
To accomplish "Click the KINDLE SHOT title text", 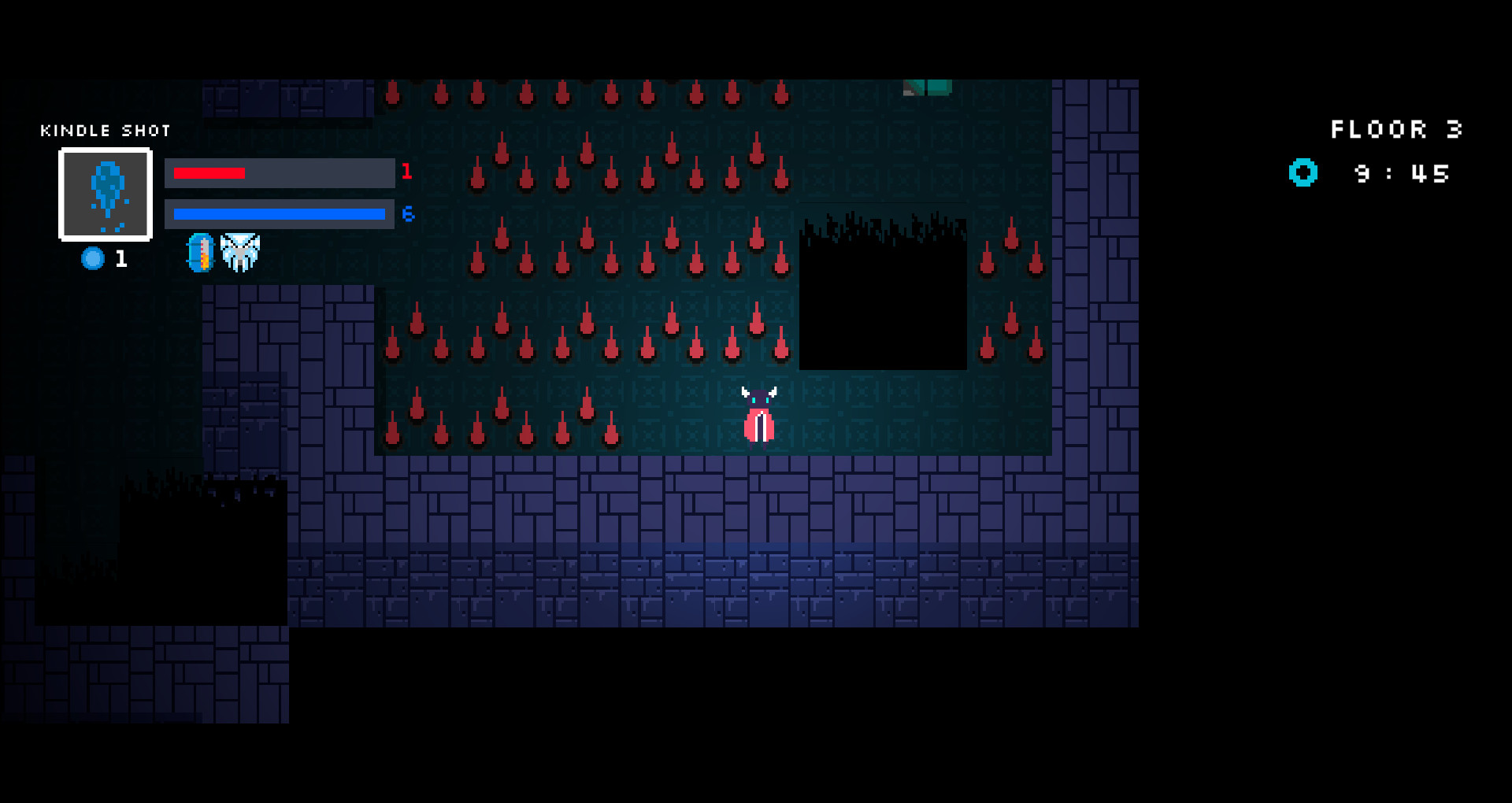I will pos(106,131).
